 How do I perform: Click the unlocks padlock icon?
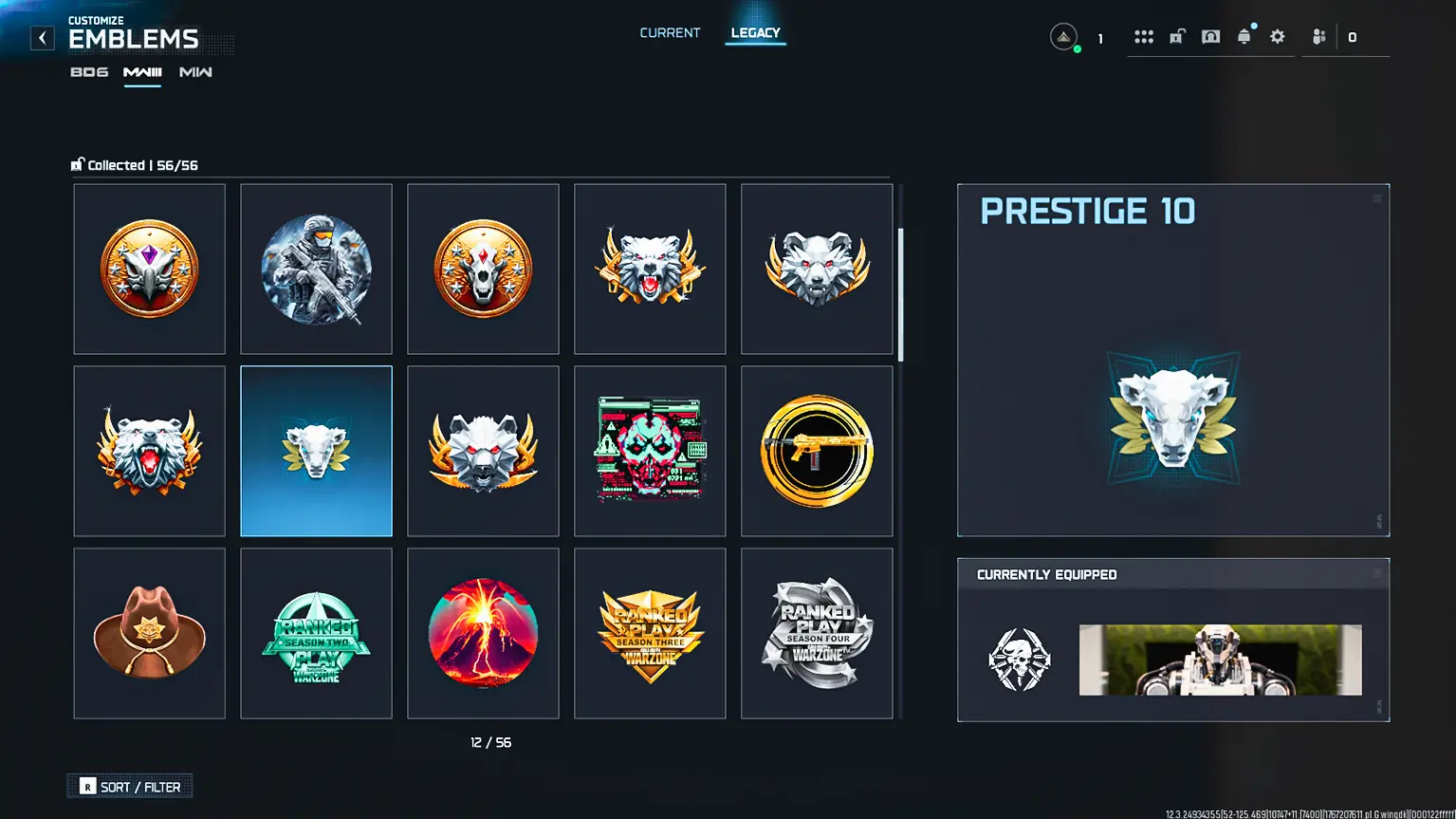coord(1176,36)
